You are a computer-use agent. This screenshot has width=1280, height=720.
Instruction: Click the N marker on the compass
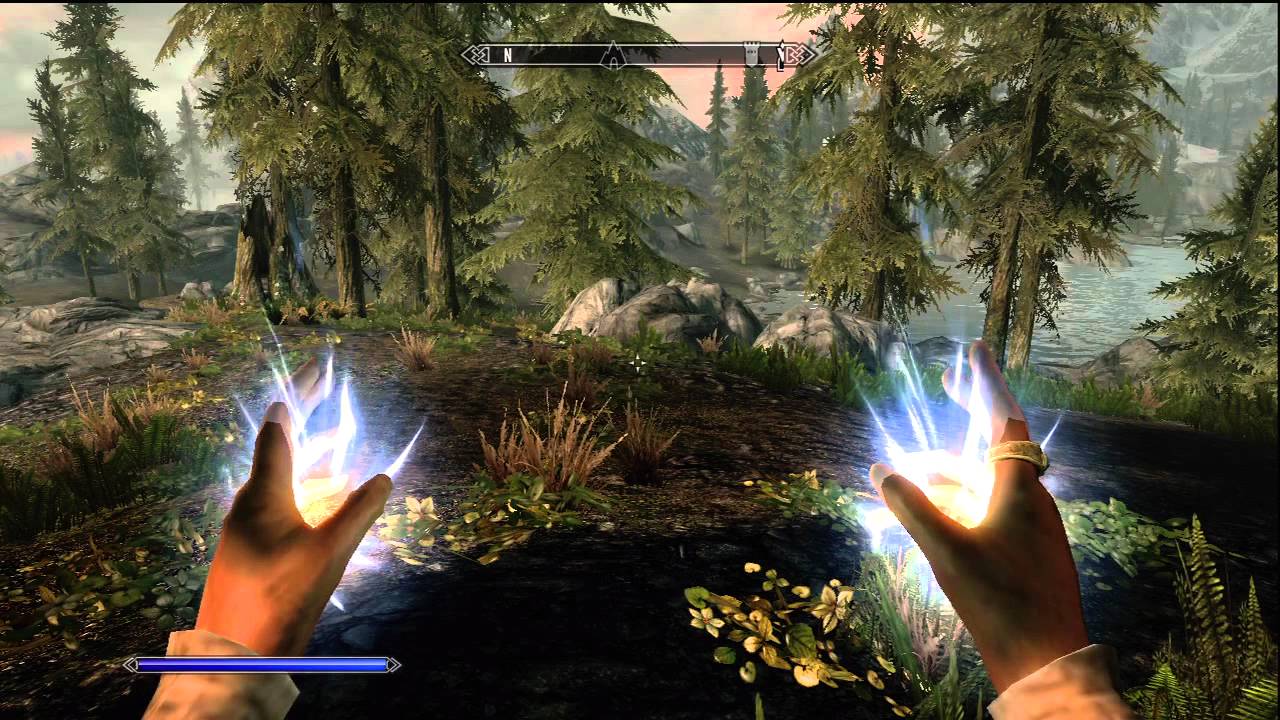[x=507, y=53]
